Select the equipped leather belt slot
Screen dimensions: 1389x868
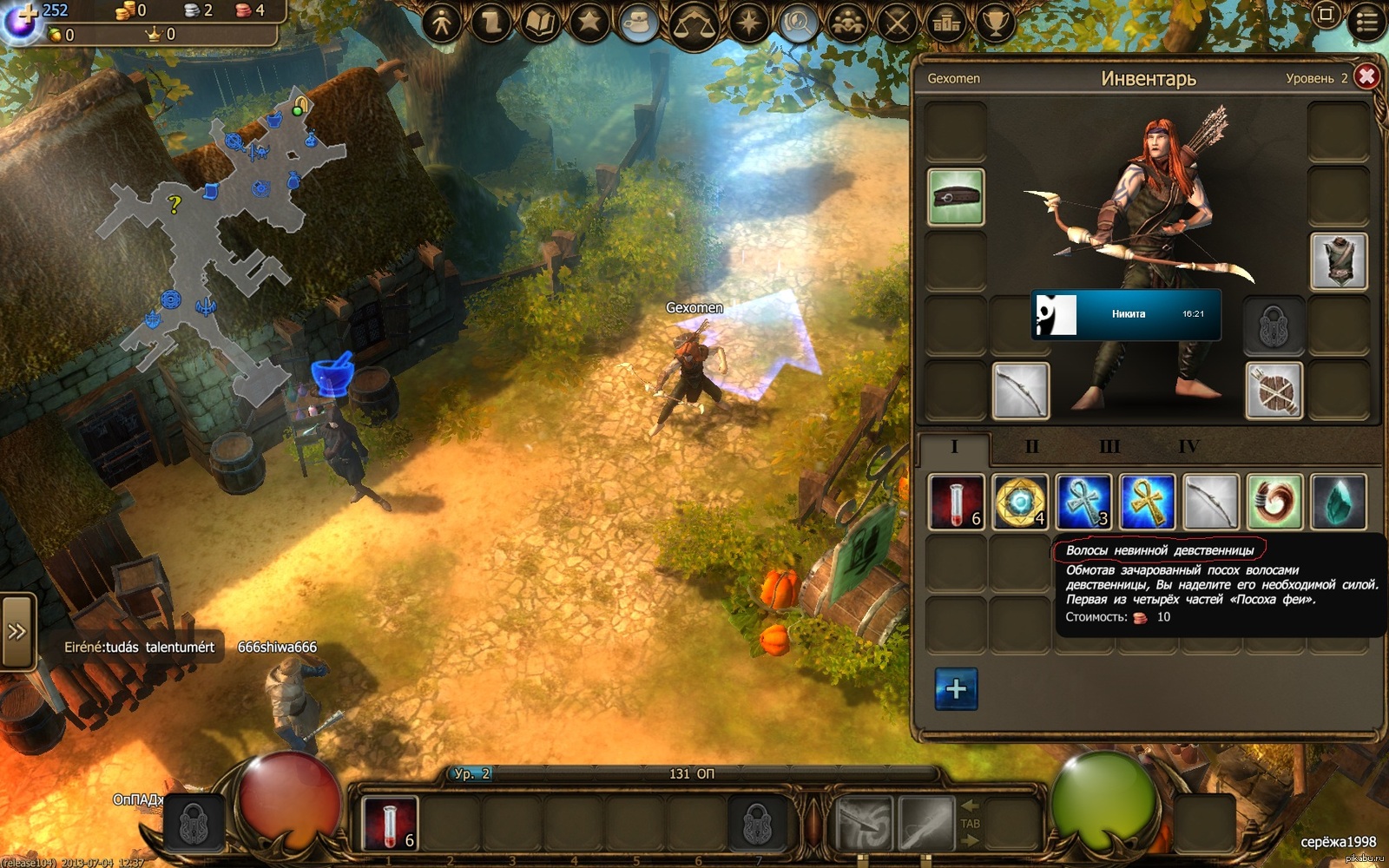click(956, 197)
